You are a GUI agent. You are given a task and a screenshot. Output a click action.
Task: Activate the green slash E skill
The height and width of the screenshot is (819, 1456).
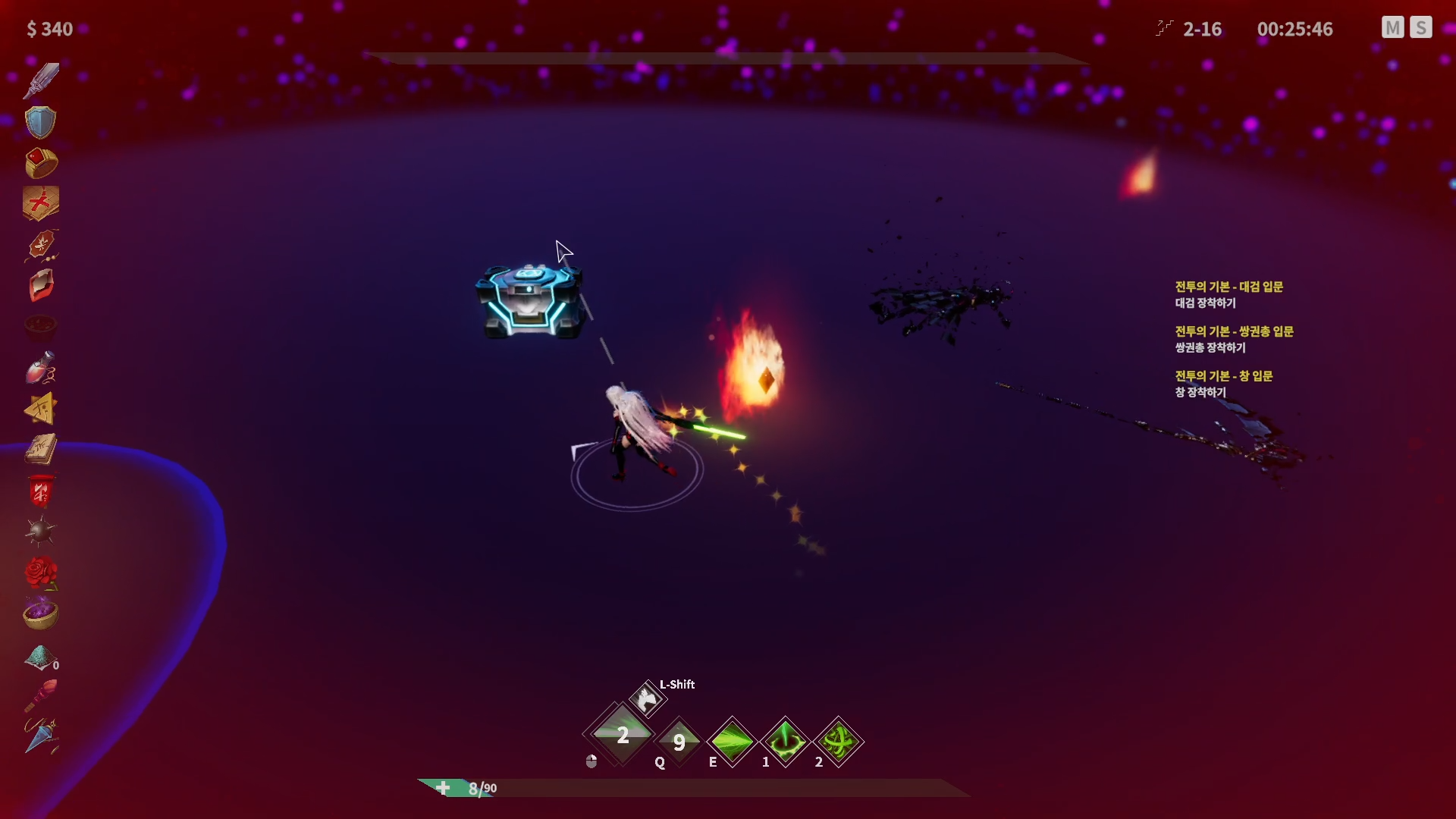coord(732,741)
